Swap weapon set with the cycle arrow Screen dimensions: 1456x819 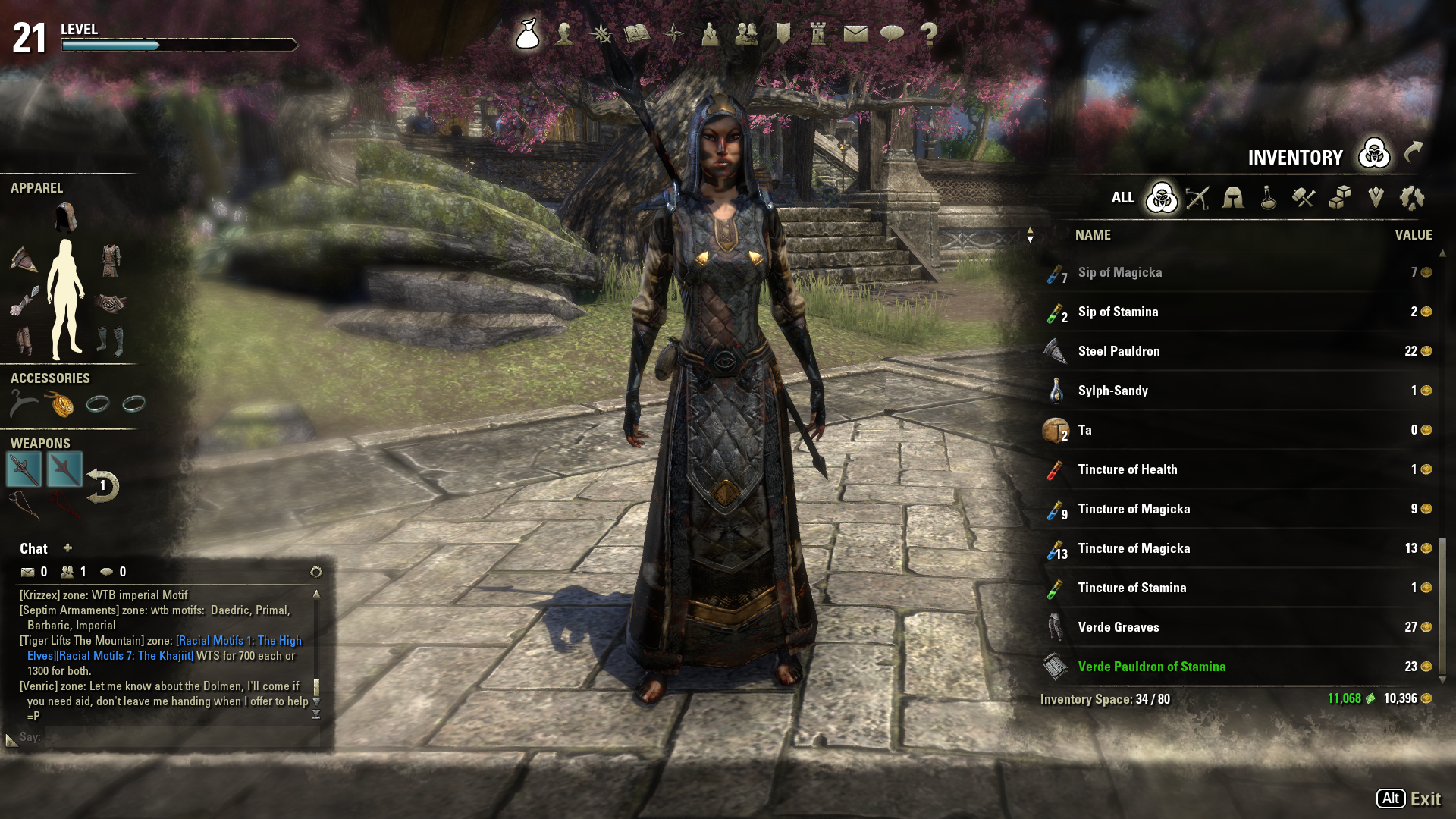[x=102, y=486]
